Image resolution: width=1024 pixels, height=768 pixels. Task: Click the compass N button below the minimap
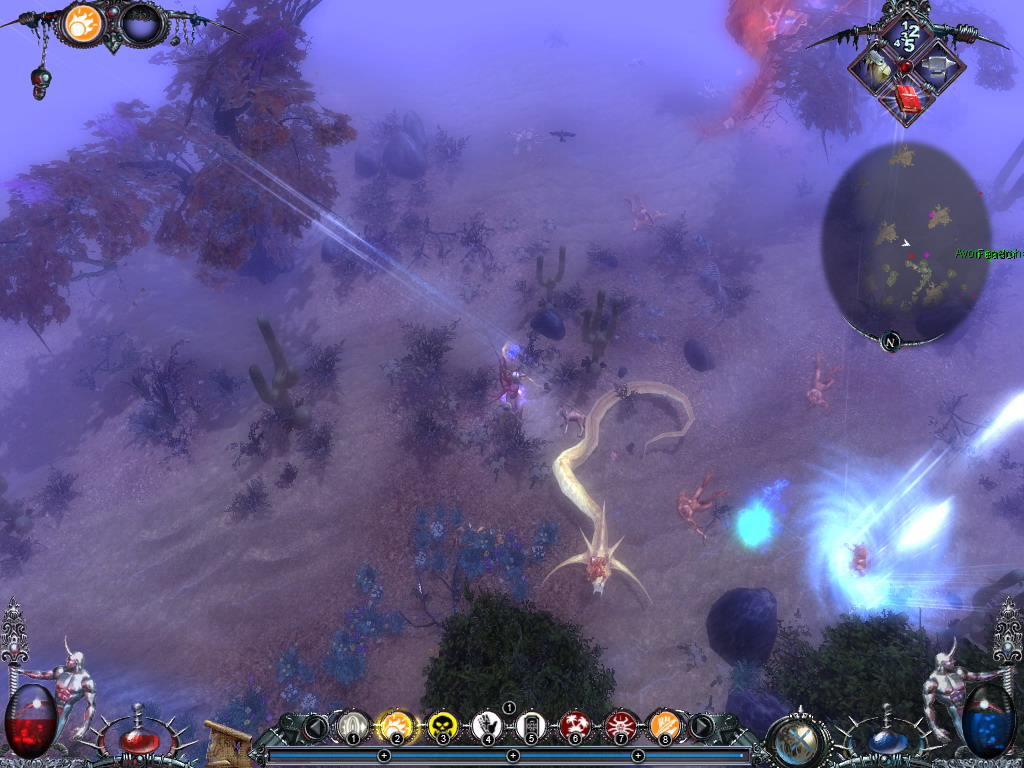[890, 342]
